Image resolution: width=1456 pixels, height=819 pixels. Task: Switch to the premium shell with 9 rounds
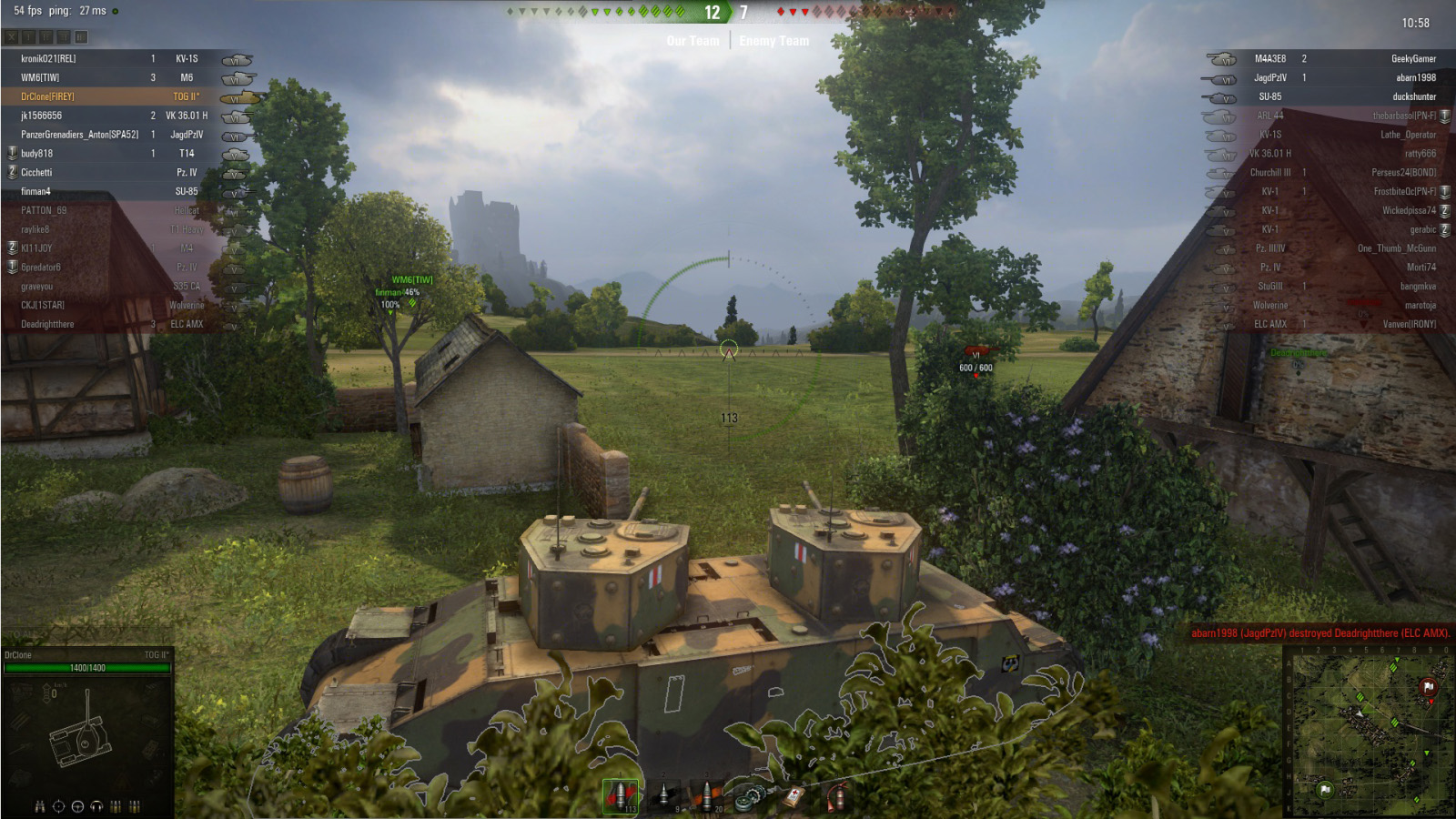[664, 795]
